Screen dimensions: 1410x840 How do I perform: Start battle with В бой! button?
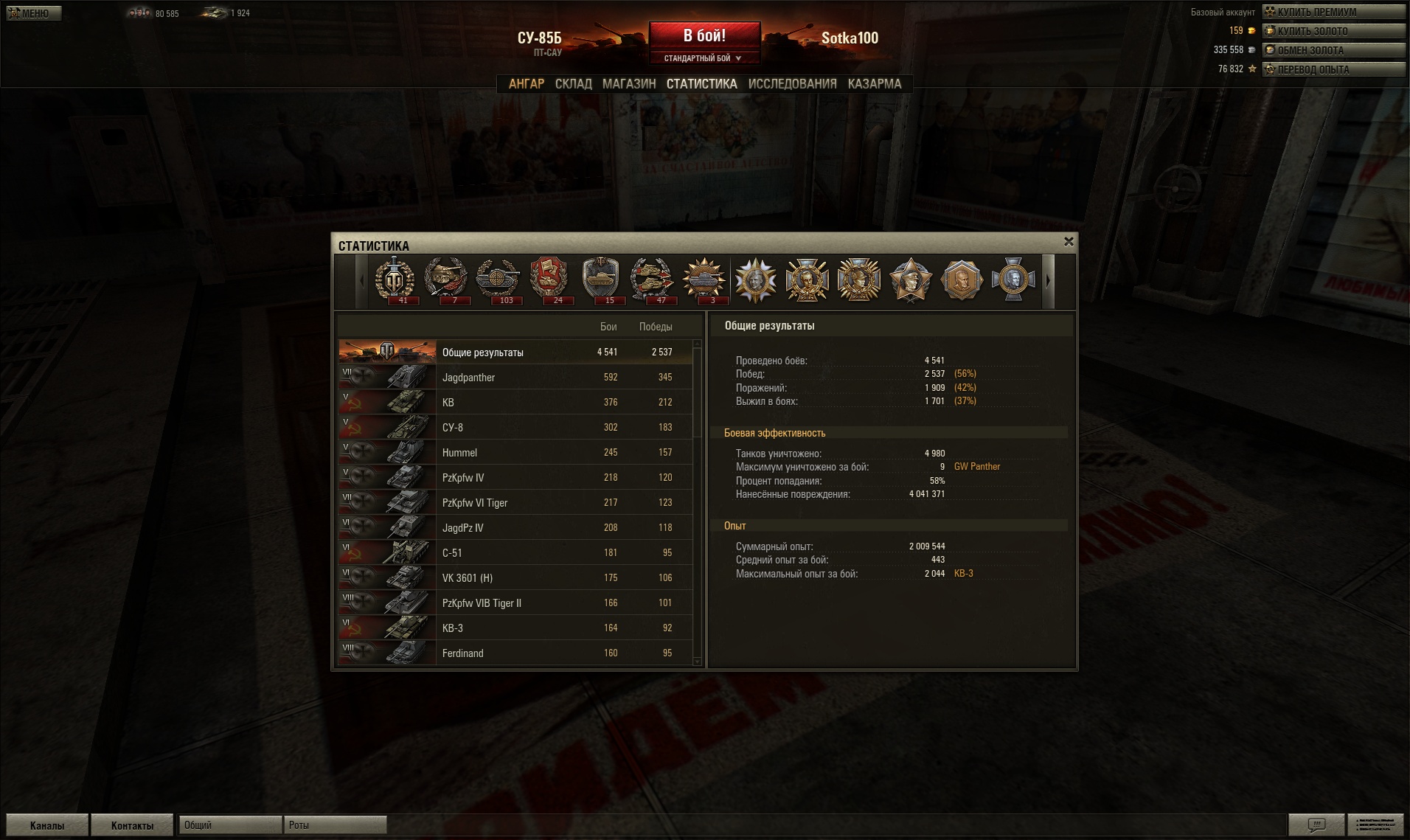[x=704, y=35]
